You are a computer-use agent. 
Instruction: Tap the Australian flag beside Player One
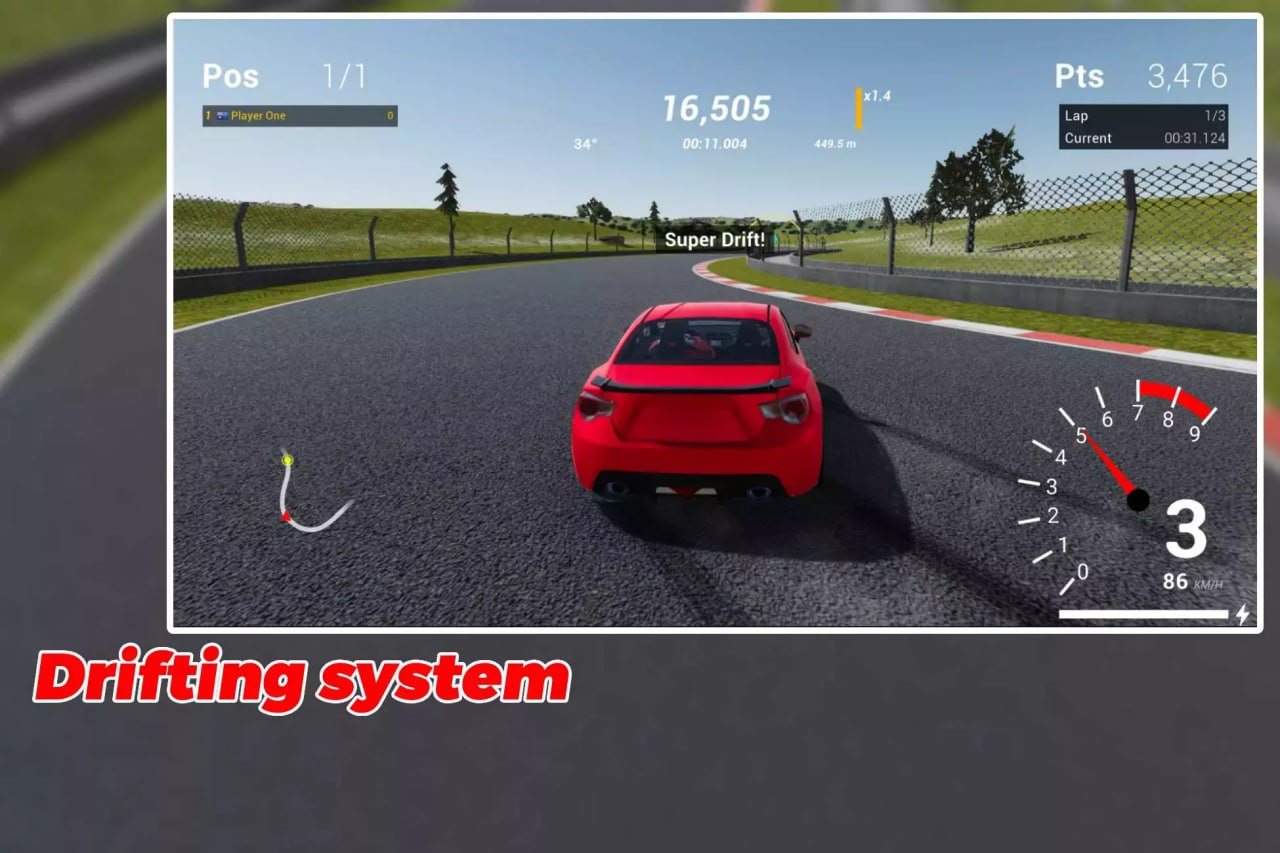pyautogui.click(x=223, y=116)
